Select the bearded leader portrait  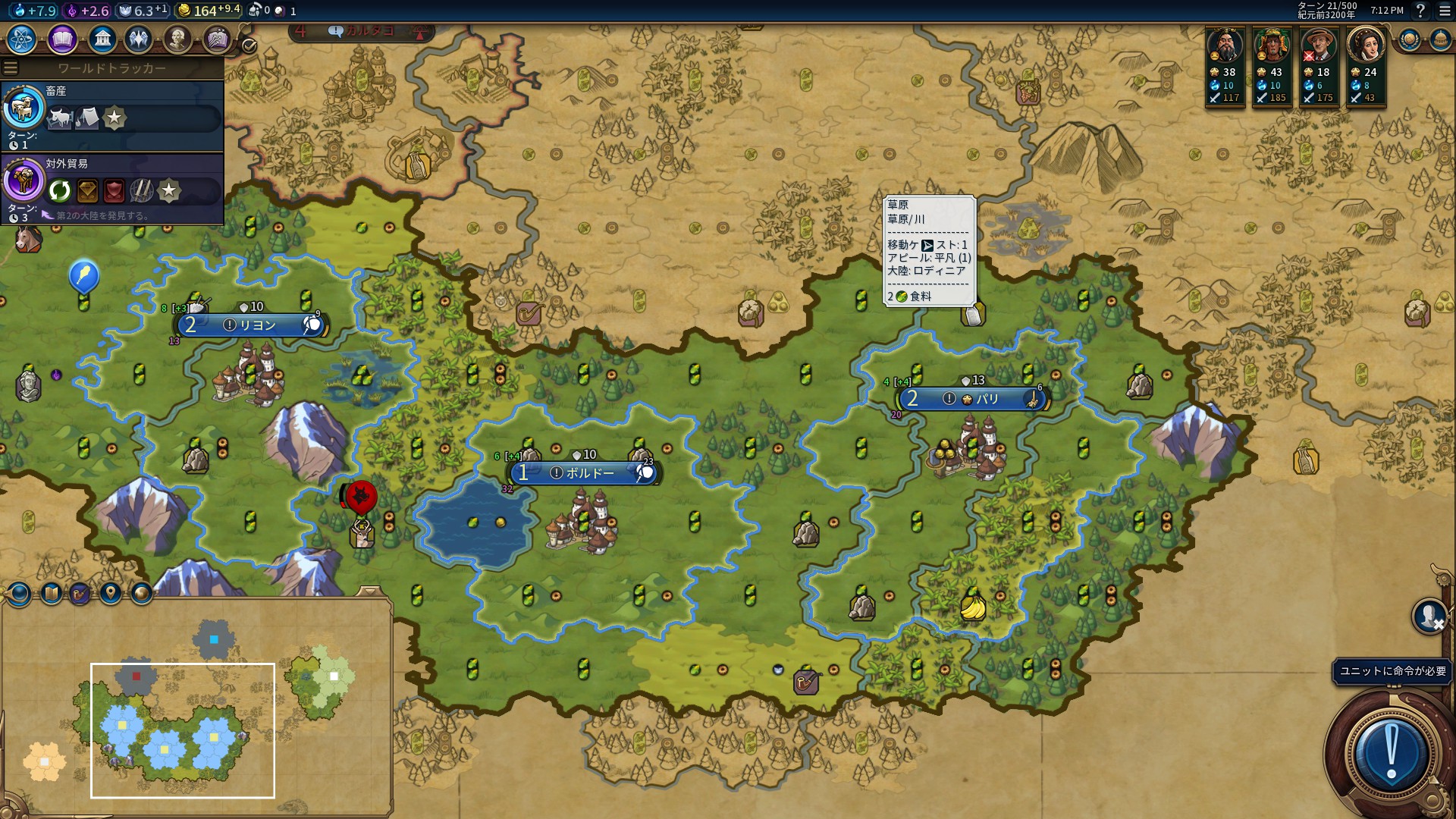click(1225, 45)
